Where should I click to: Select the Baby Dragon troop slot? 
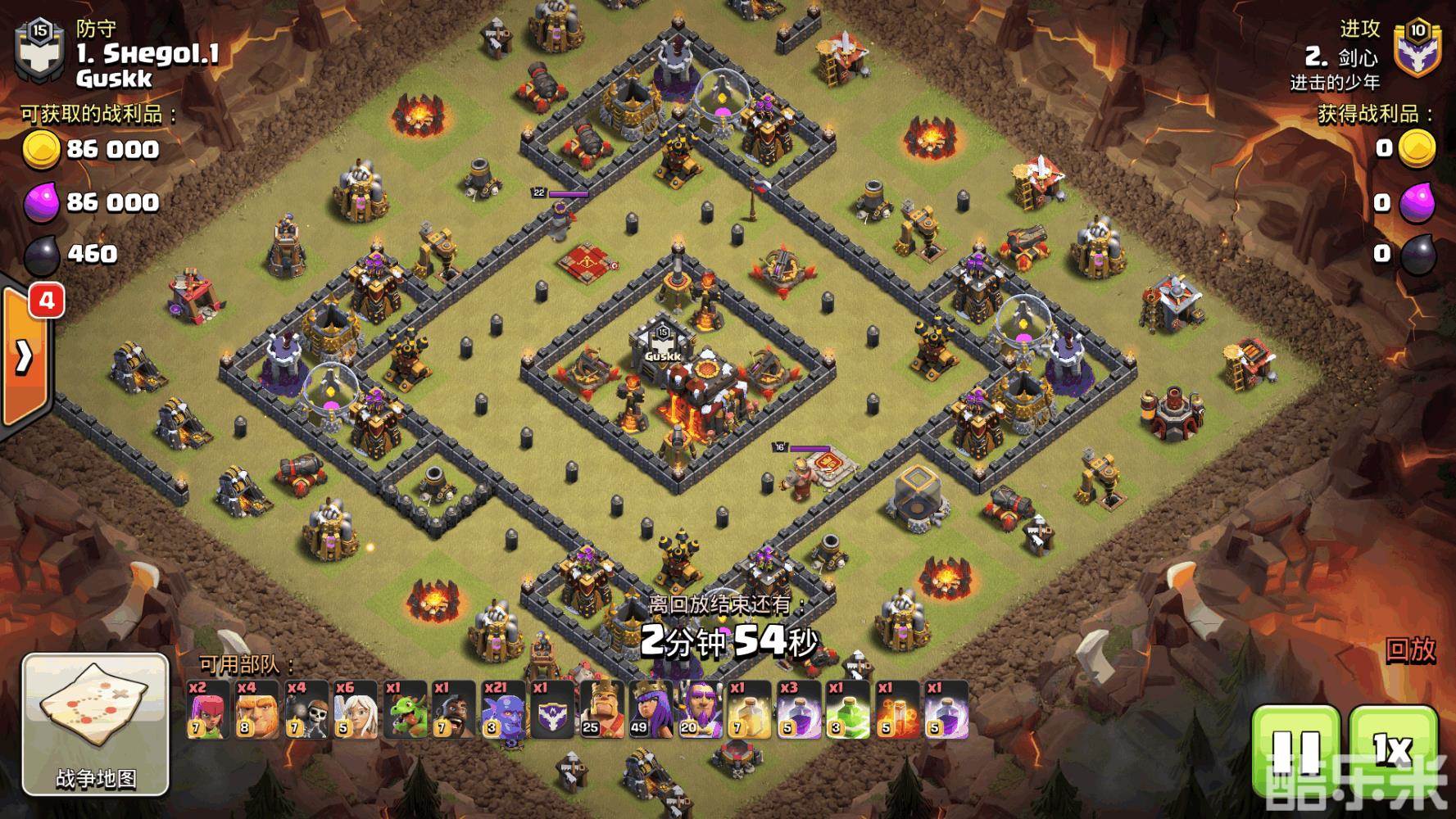[405, 709]
